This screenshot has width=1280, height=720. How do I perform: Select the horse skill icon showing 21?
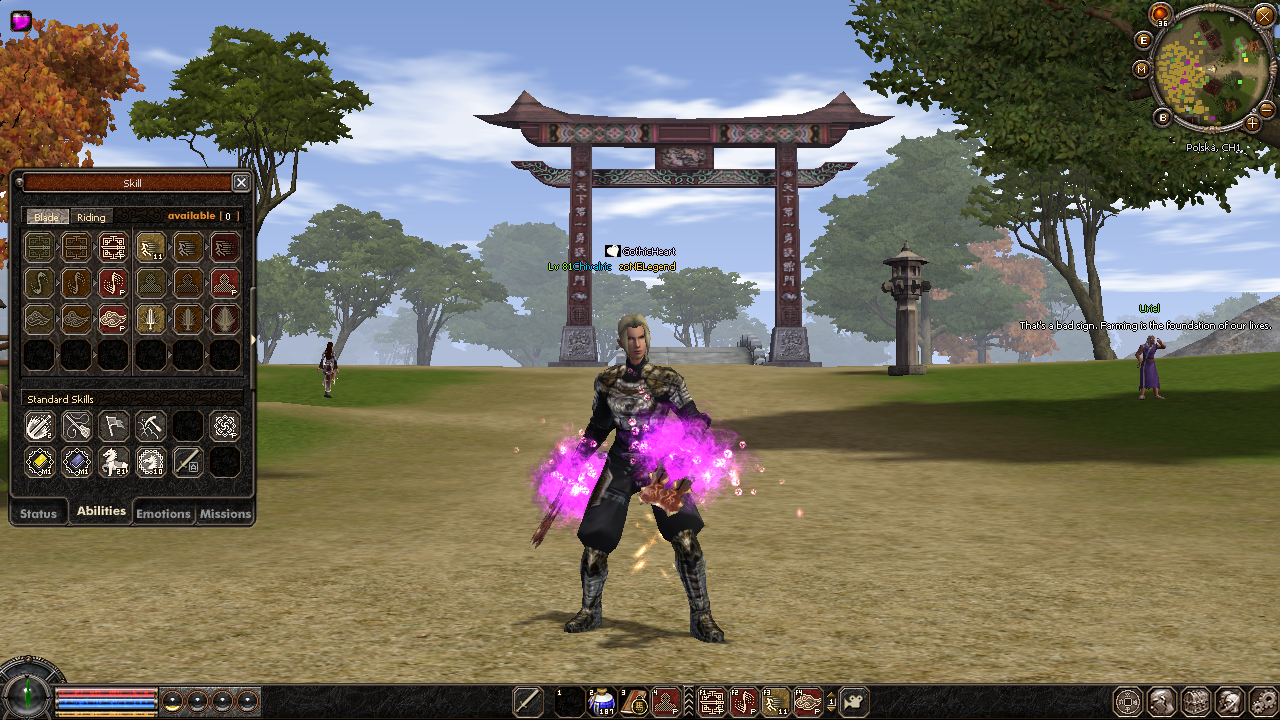coord(113,461)
